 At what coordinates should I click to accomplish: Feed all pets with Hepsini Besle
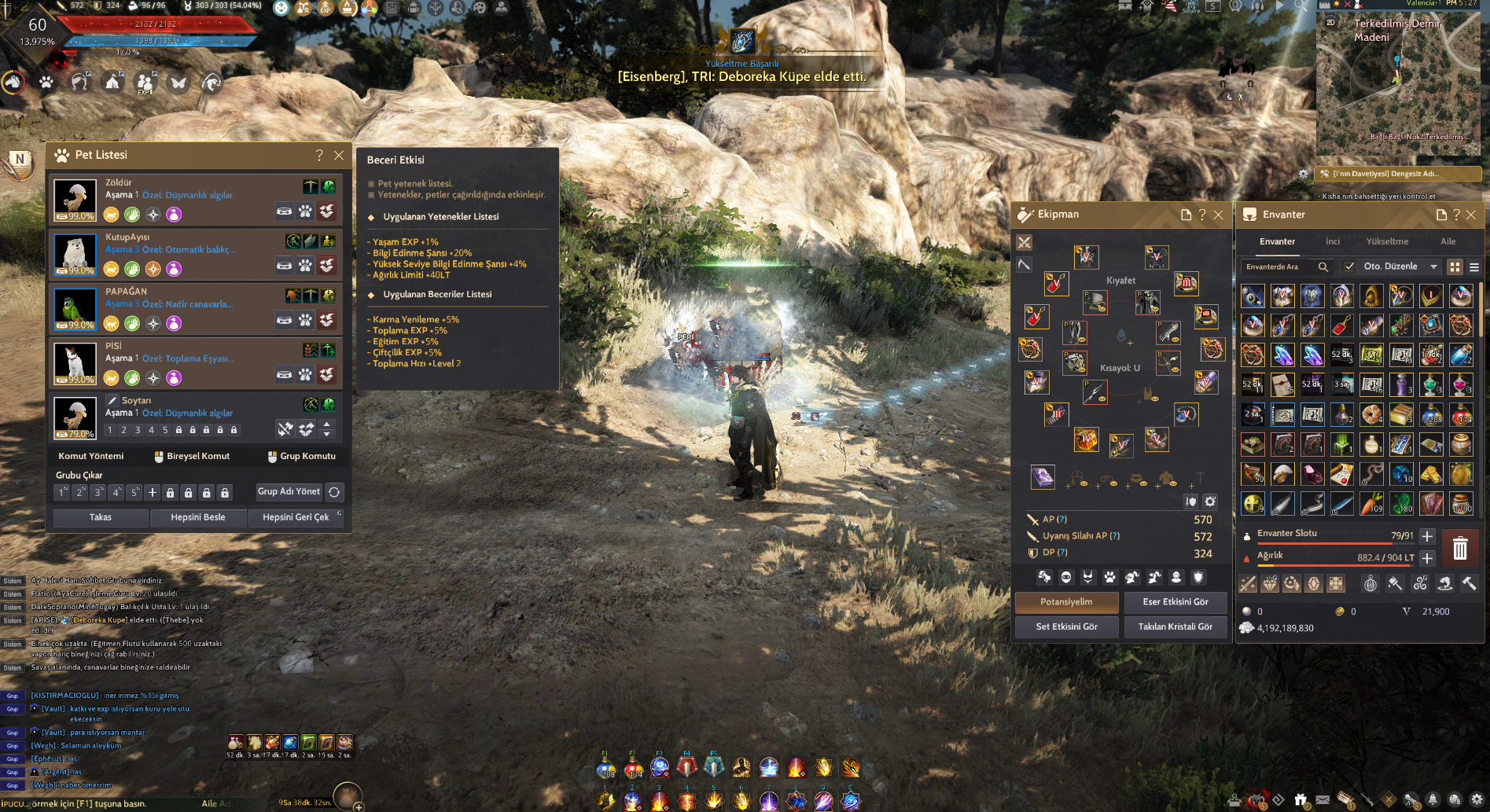click(198, 517)
